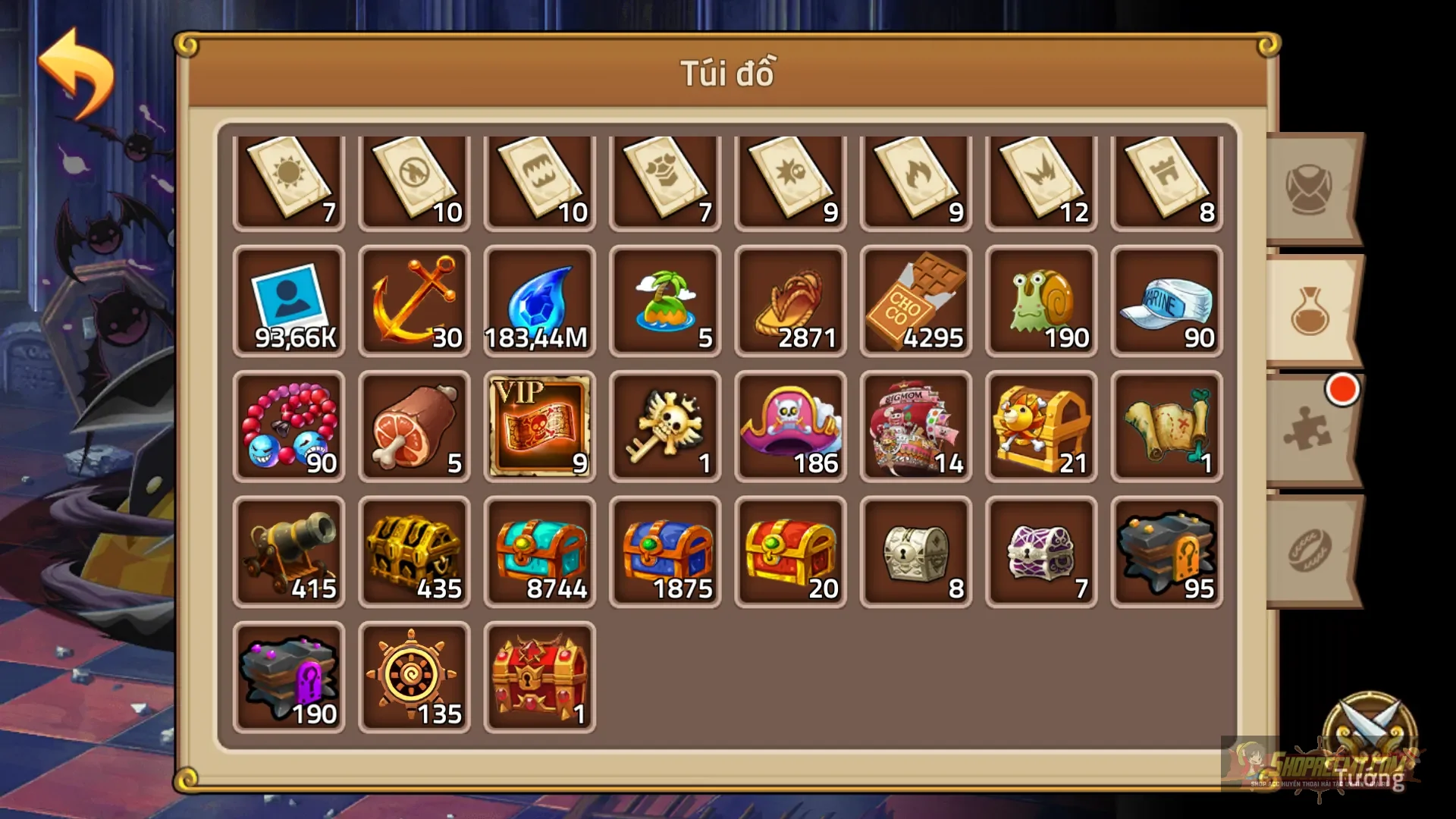Select the CHOCO chocolate bar item
This screenshot has width=1456, height=819.
pyautogui.click(x=915, y=302)
